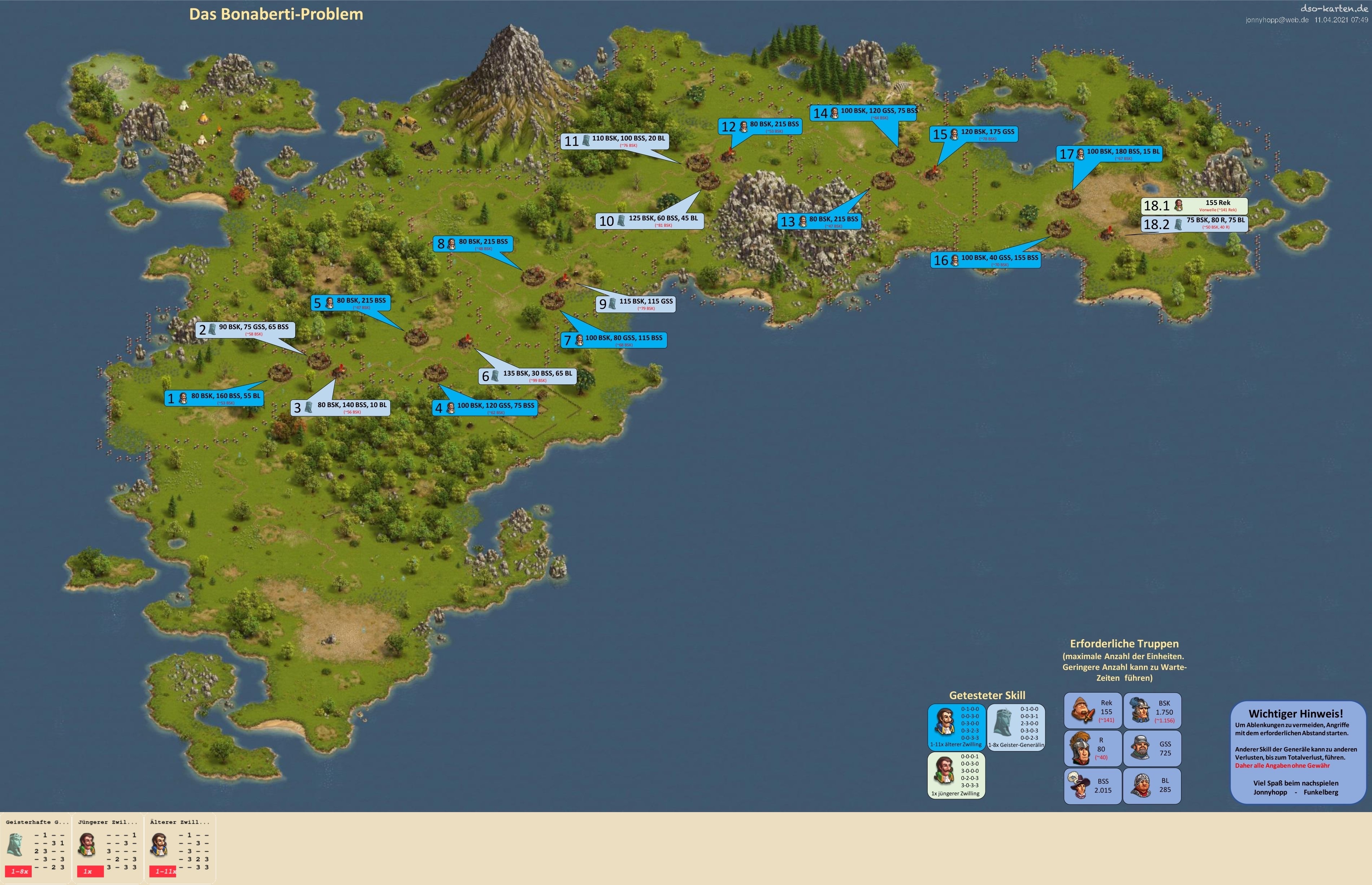1372x885 pixels.
Task: Open the 1-8x Geister-Generälin skill panel
Action: coord(1016,728)
